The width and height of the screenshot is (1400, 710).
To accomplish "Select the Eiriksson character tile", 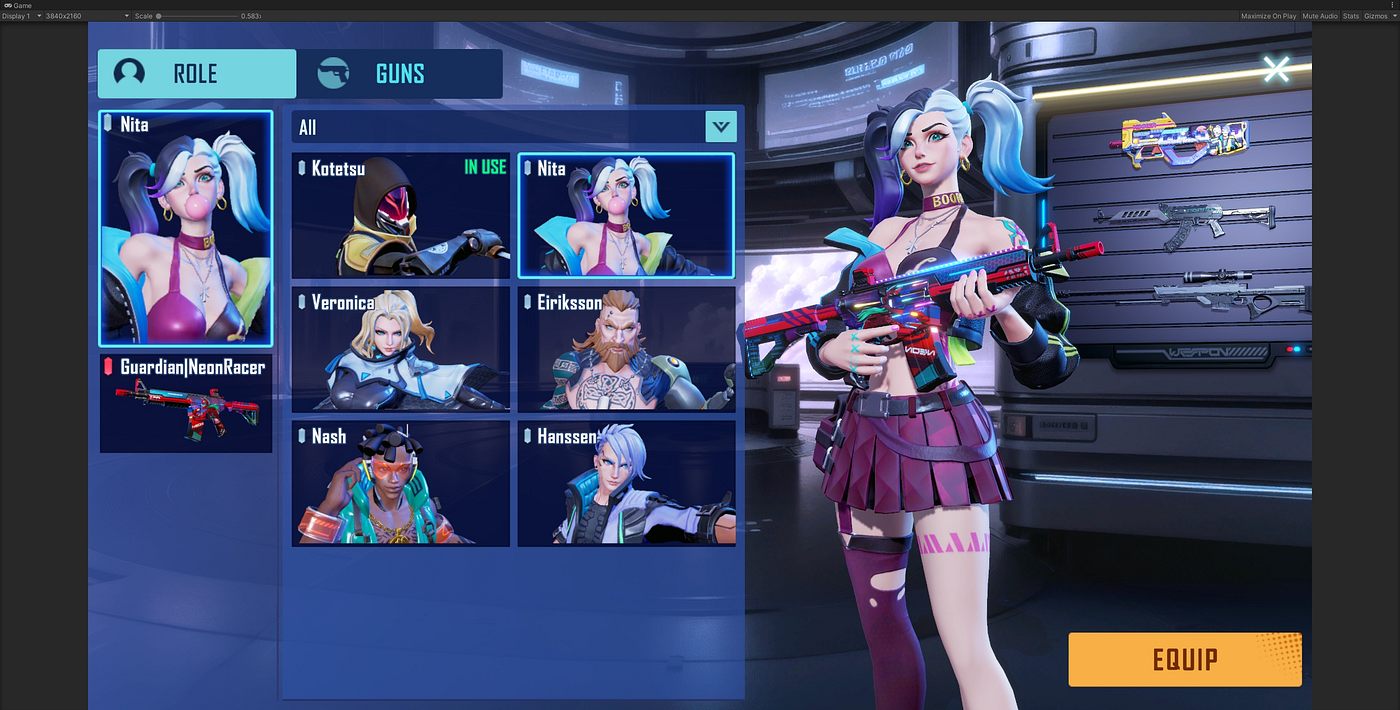I will click(626, 350).
